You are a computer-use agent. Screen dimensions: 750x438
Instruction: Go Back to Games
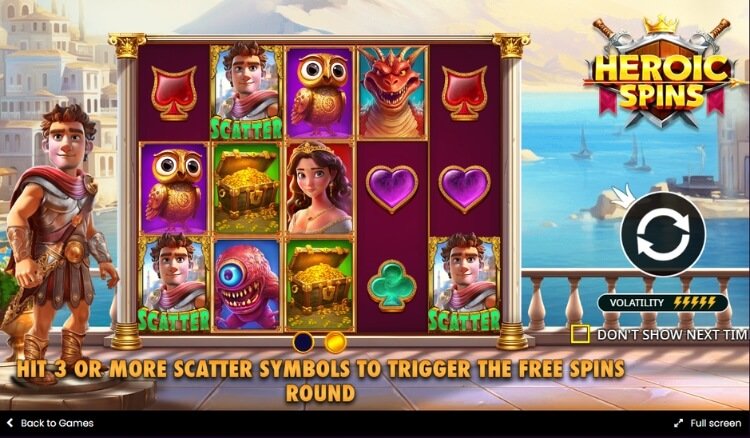pyautogui.click(x=50, y=423)
